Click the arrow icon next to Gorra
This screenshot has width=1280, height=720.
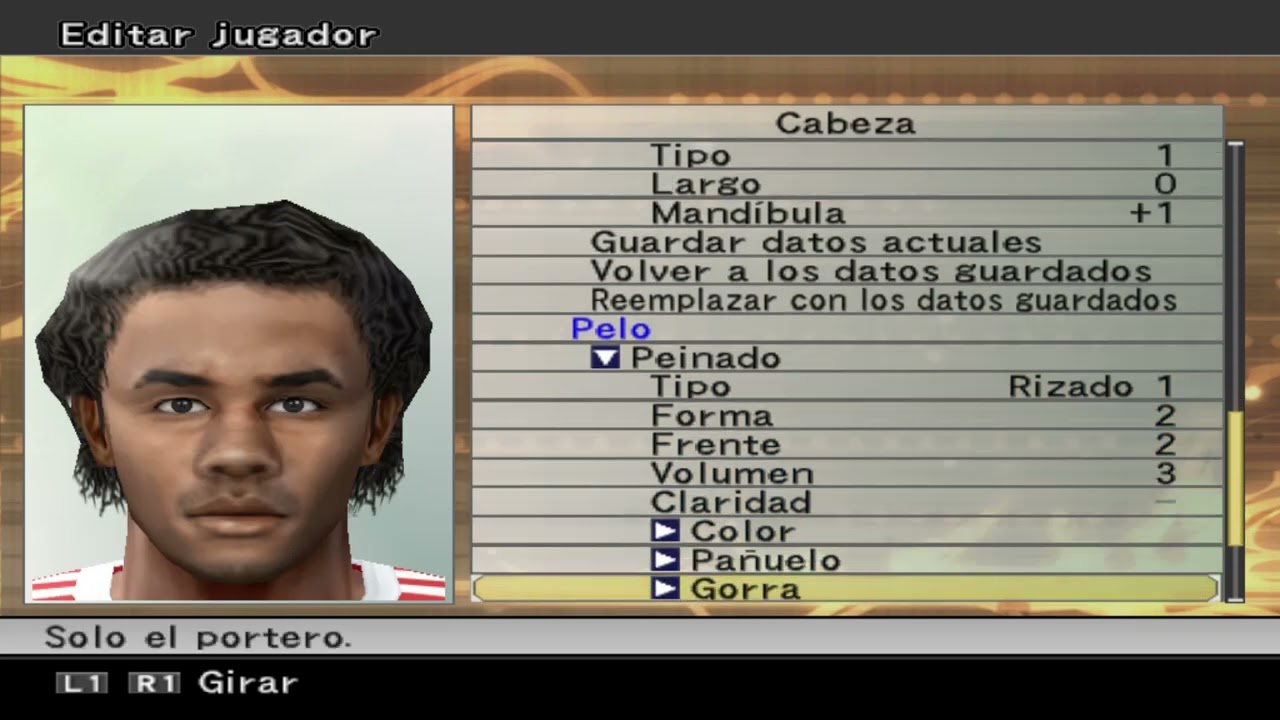tap(665, 589)
